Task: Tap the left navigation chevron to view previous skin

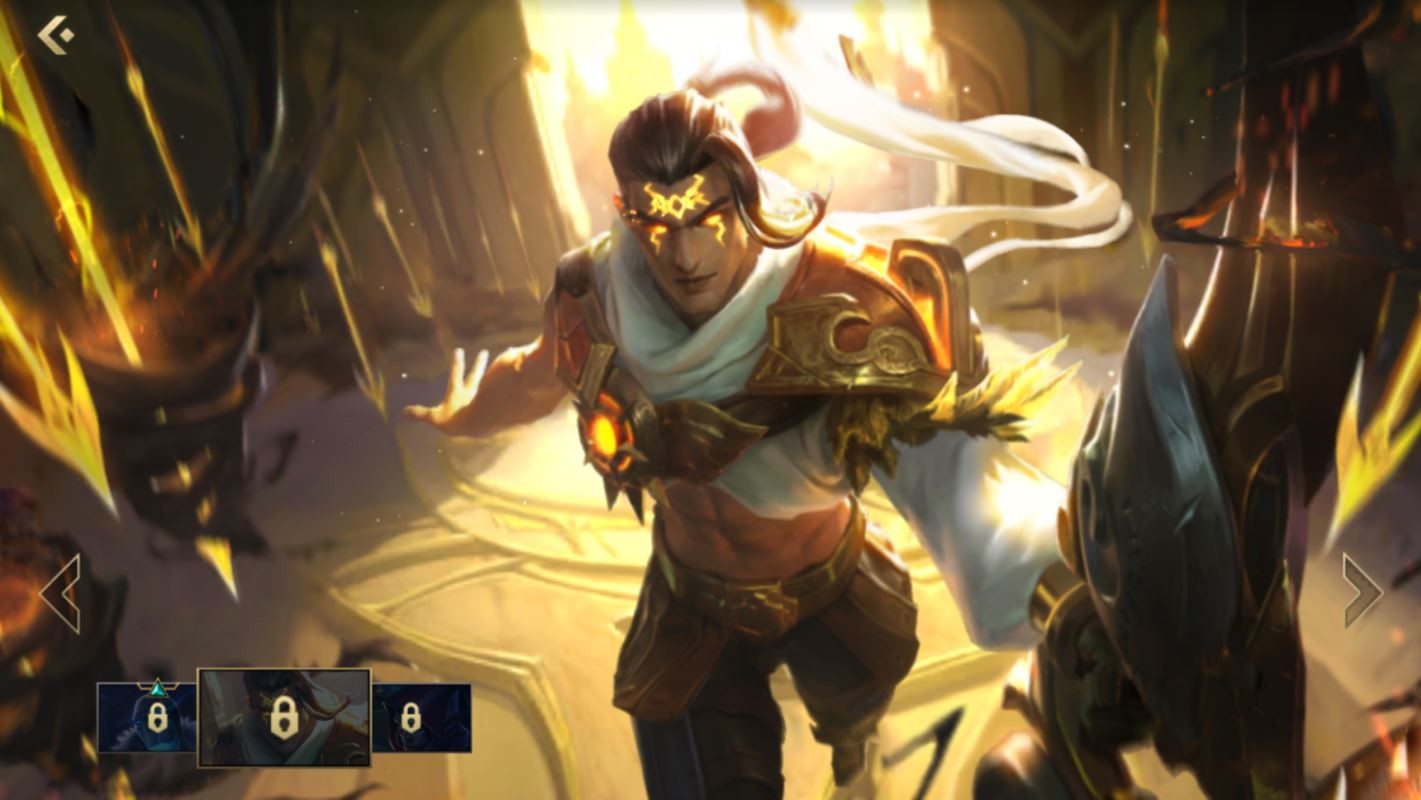Action: pyautogui.click(x=60, y=592)
